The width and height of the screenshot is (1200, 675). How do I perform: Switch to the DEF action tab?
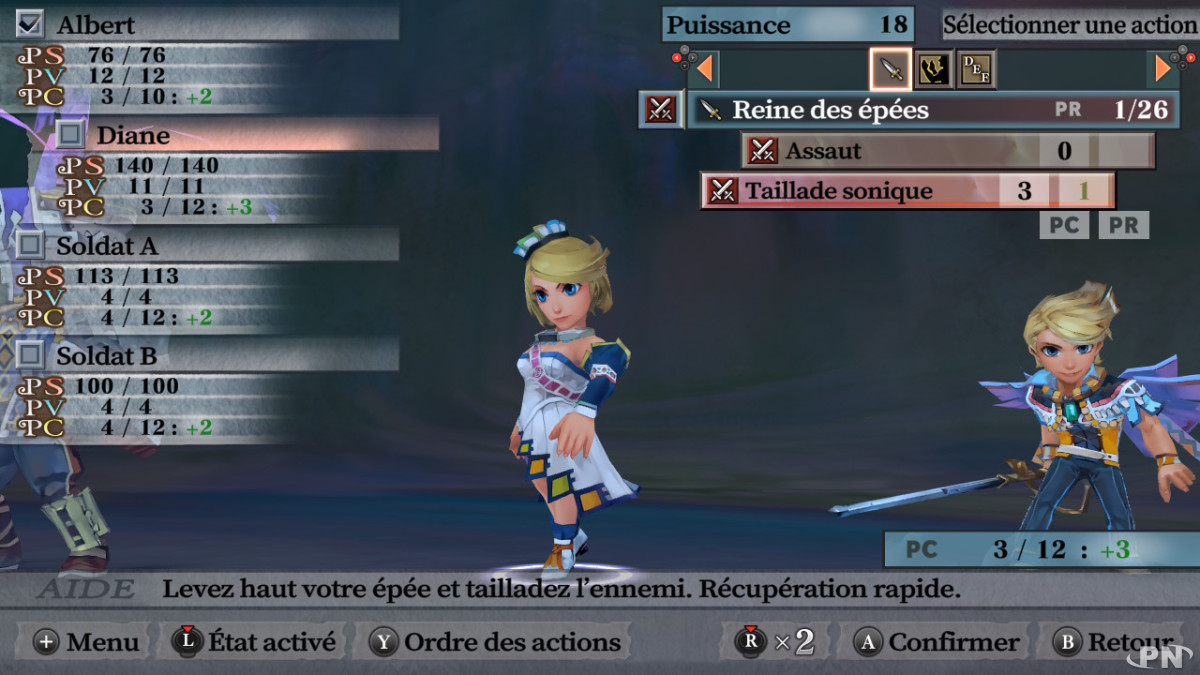[x=976, y=68]
